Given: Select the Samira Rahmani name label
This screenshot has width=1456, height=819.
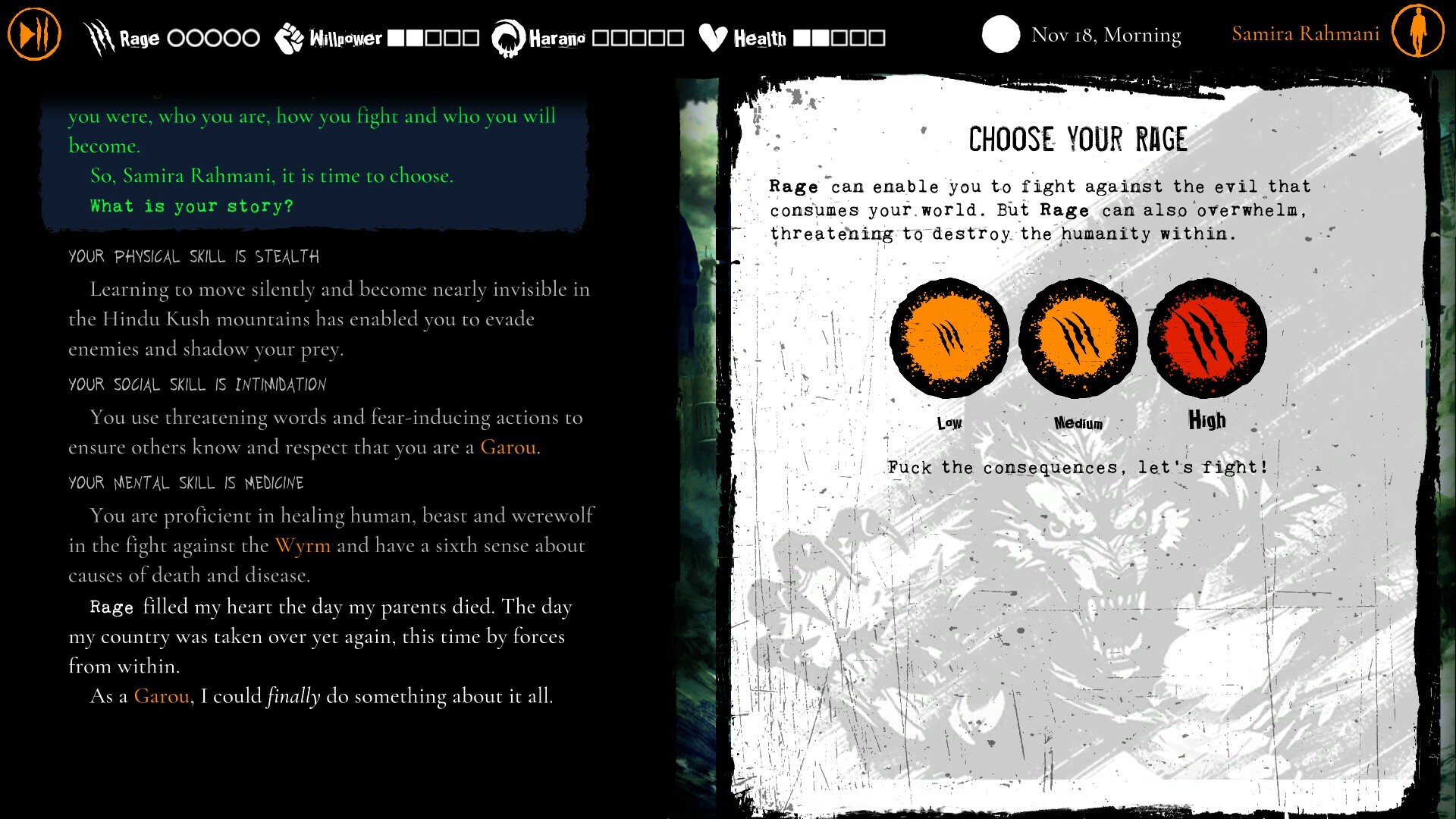Looking at the screenshot, I should (x=1306, y=33).
